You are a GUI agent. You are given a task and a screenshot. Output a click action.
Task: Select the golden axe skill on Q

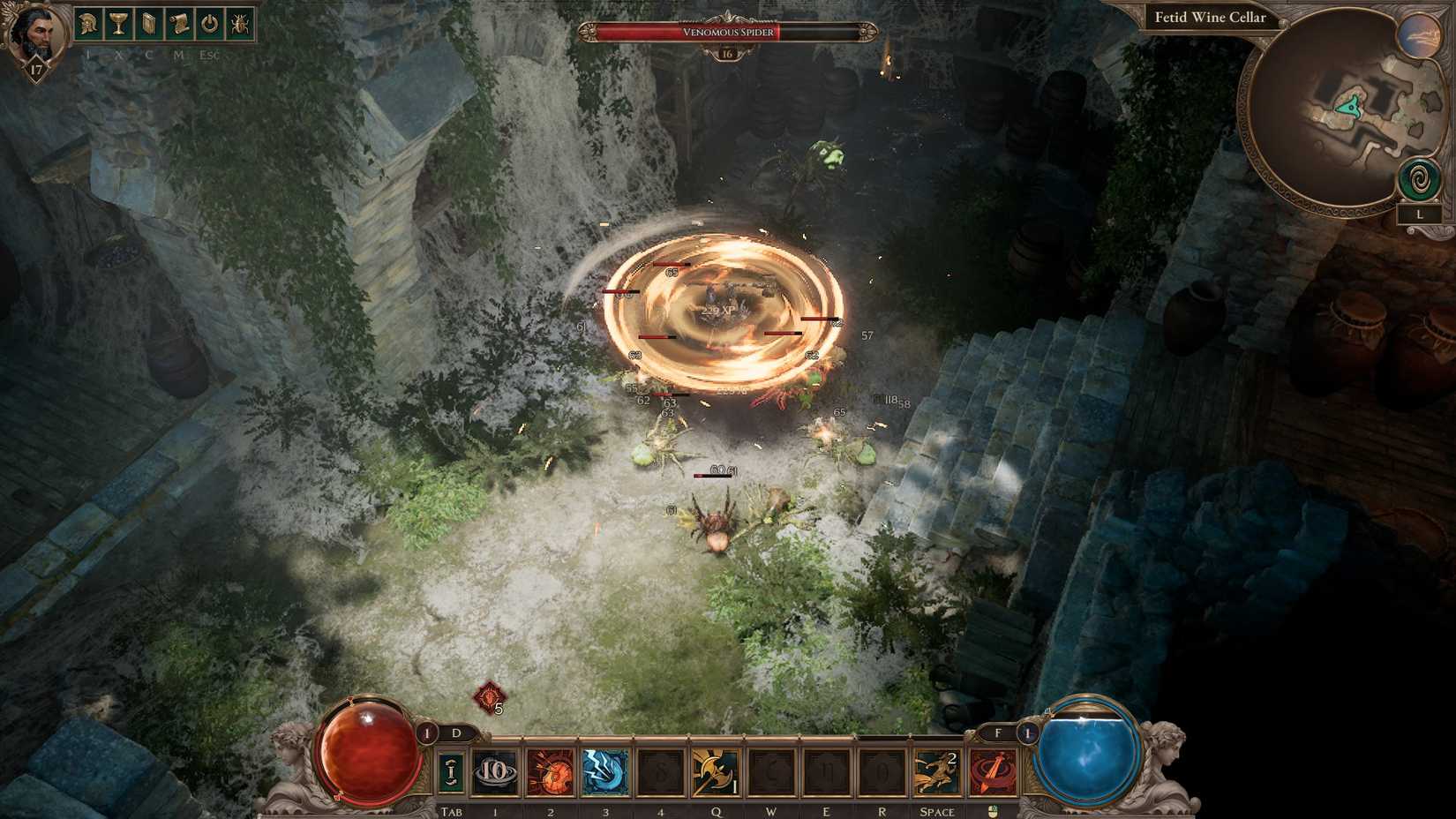(x=715, y=770)
